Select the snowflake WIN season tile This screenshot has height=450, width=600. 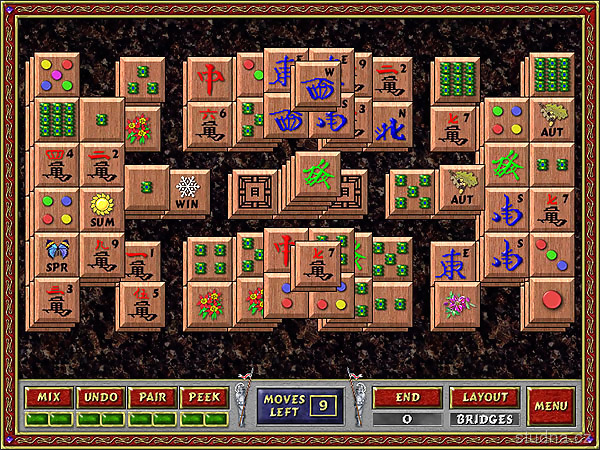click(x=187, y=190)
